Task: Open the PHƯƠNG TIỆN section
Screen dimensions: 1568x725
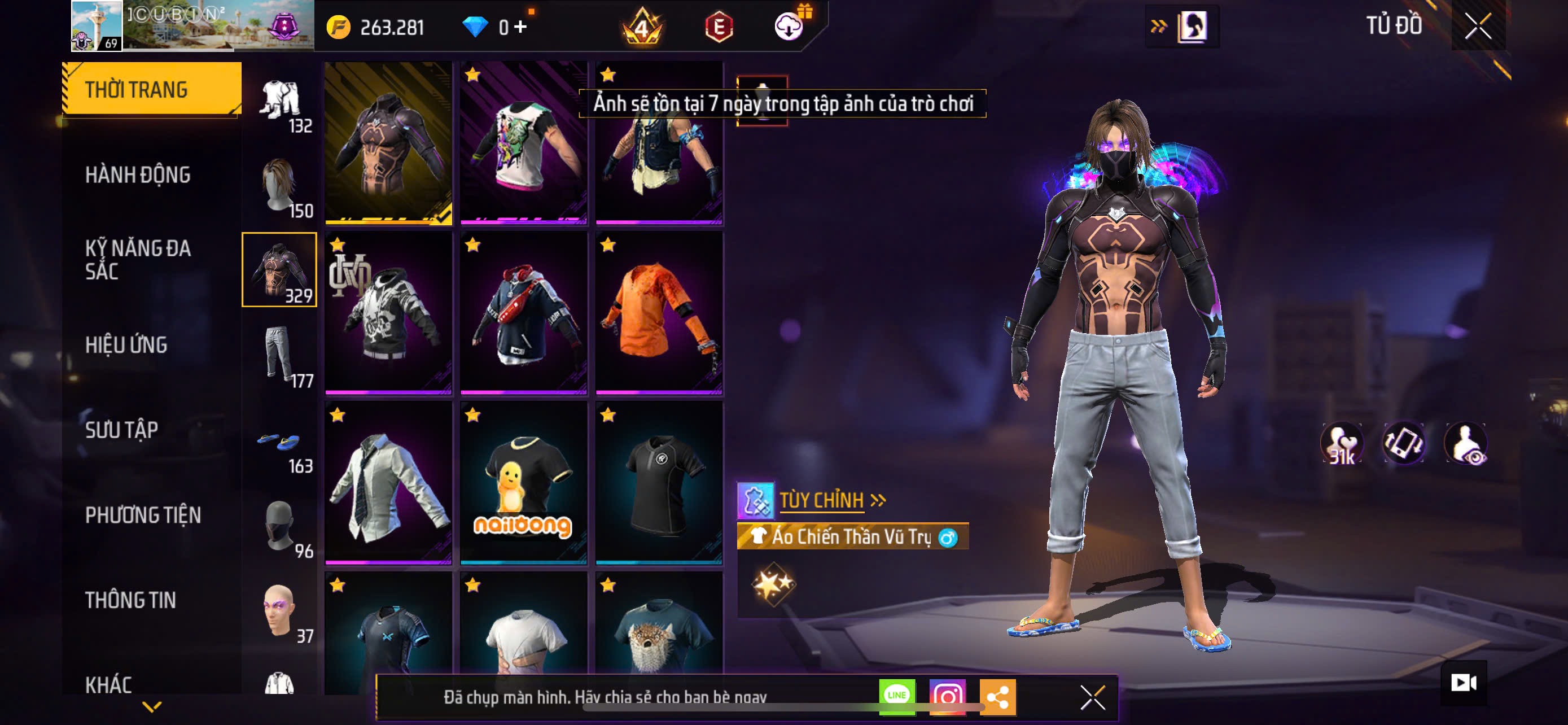Action: (142, 515)
